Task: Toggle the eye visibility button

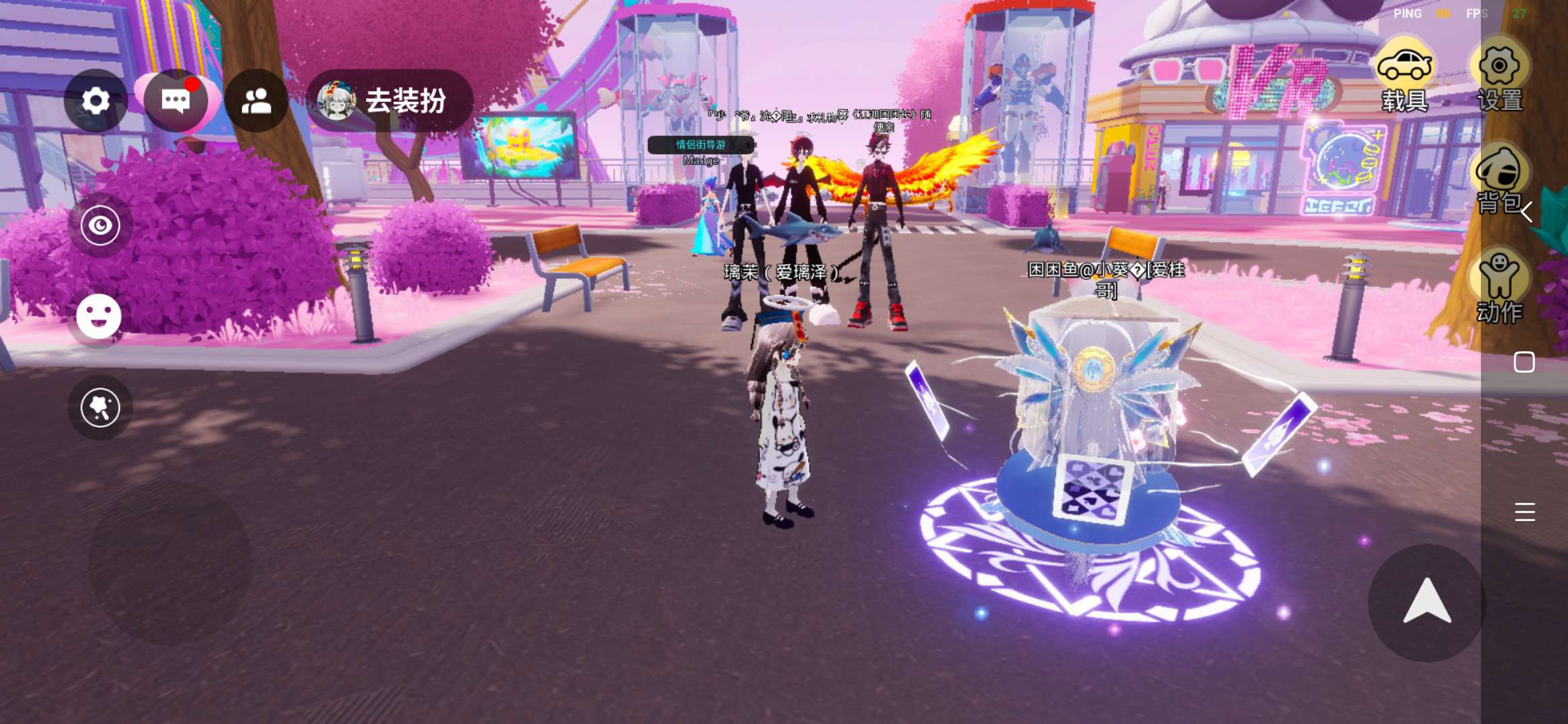Action: pyautogui.click(x=101, y=225)
